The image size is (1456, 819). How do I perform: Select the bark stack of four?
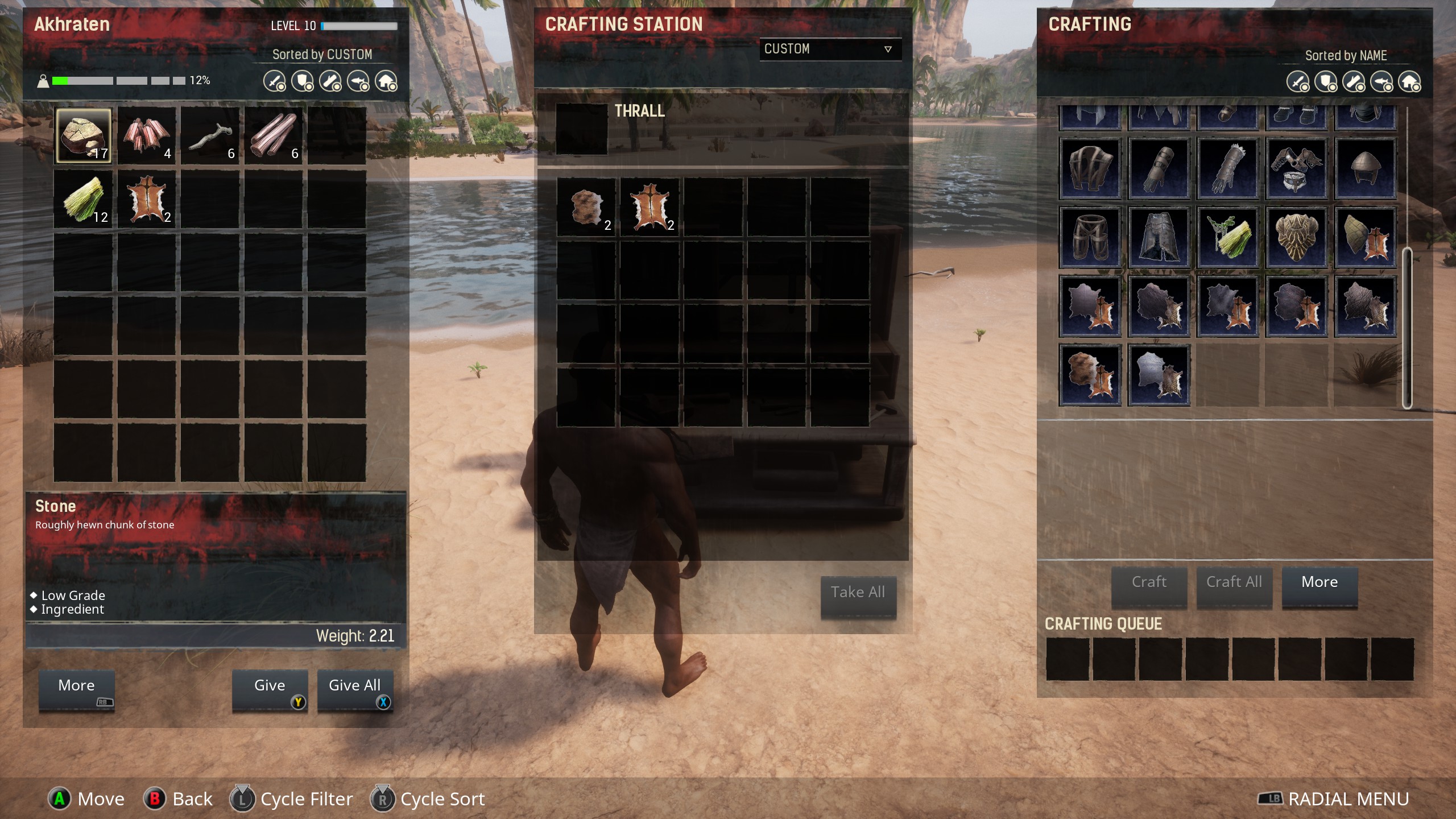point(146,136)
